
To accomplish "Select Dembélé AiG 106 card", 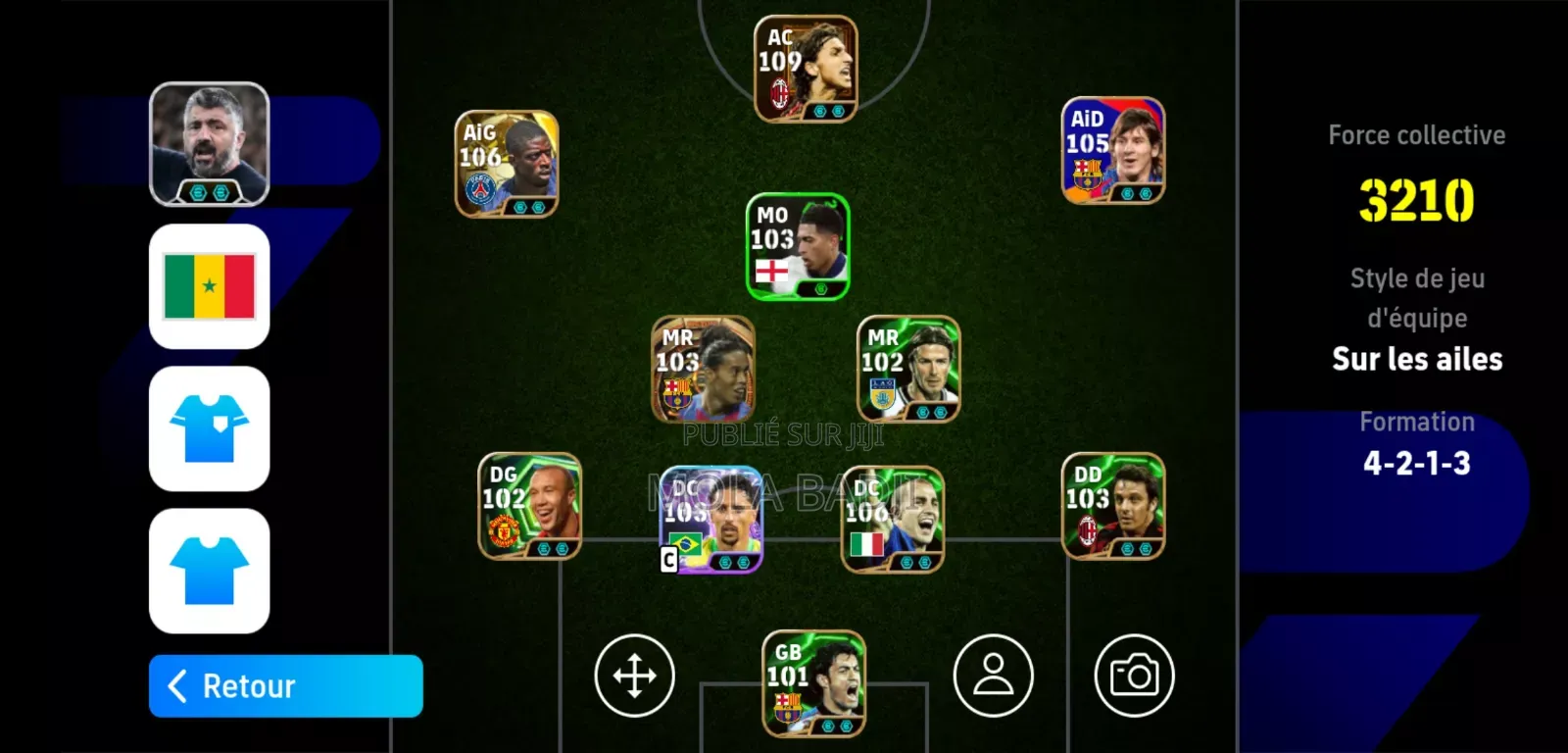I will click(x=507, y=162).
